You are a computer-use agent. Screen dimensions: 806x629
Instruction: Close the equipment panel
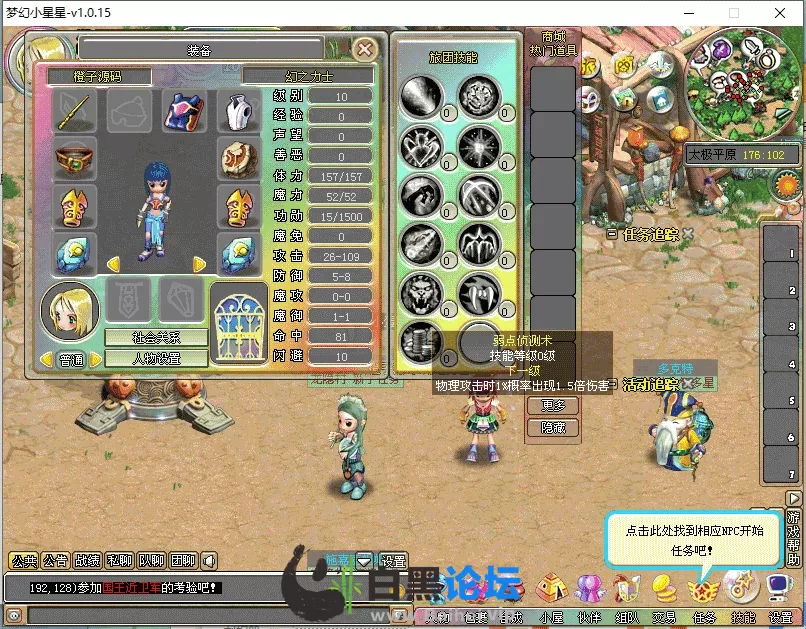point(366,48)
